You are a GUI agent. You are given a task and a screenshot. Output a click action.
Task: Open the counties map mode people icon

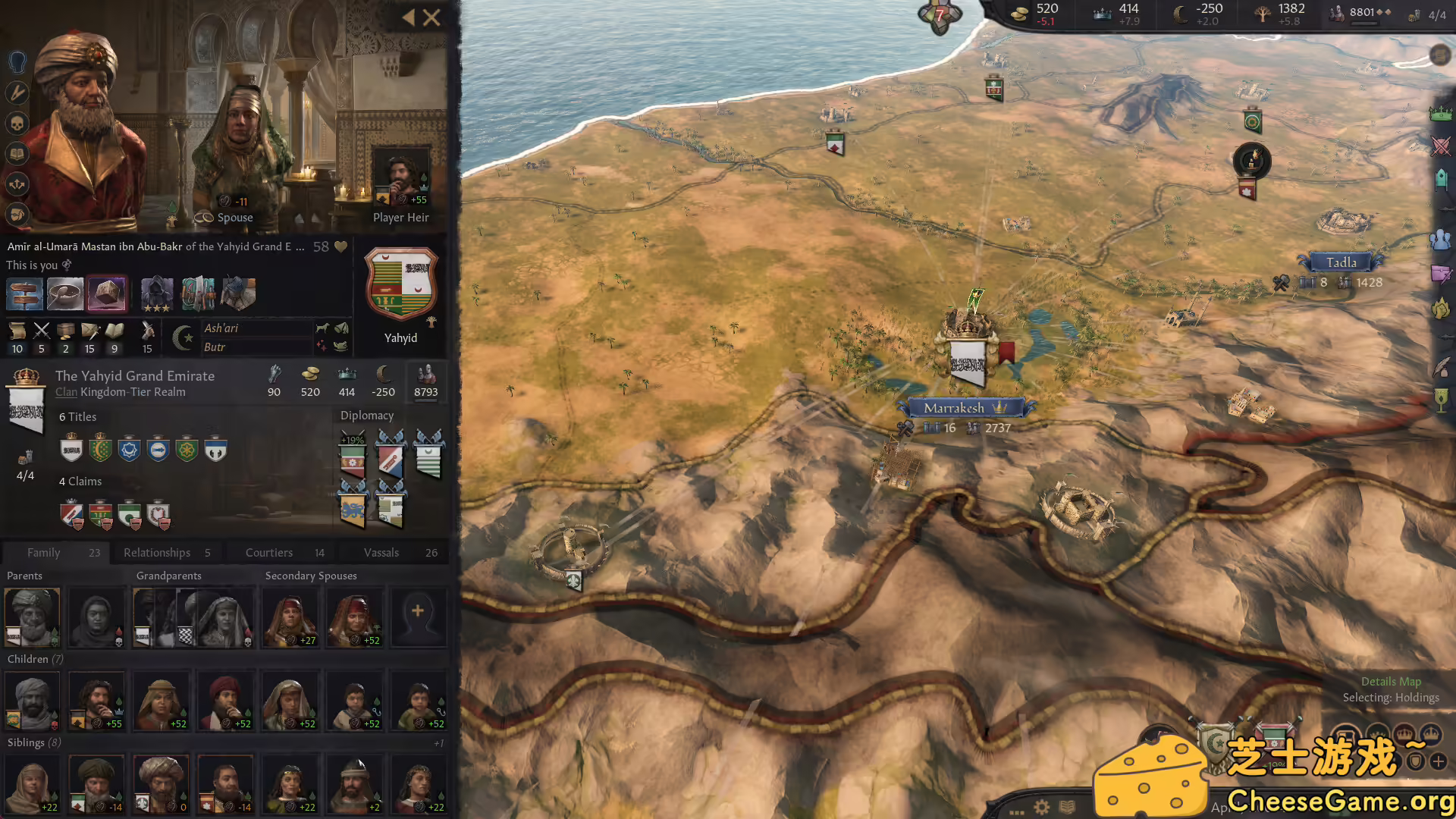pyautogui.click(x=1439, y=239)
